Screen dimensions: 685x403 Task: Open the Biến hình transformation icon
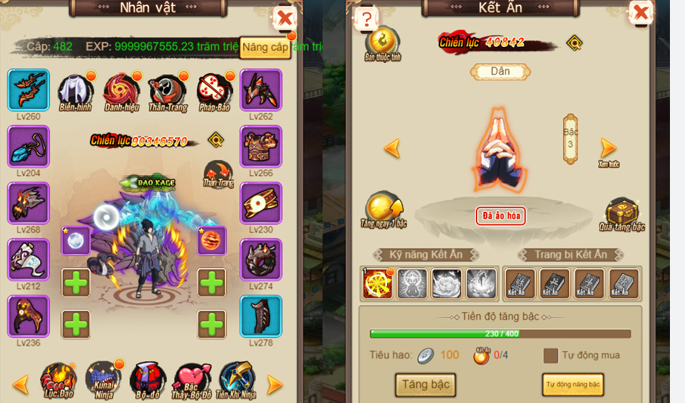click(76, 91)
